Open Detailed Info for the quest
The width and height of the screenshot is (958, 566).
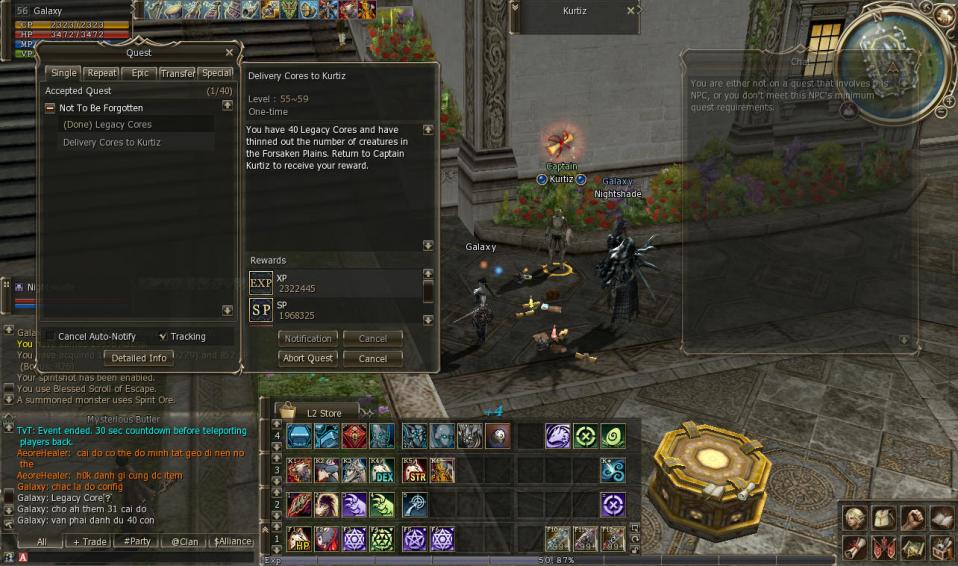click(139, 358)
